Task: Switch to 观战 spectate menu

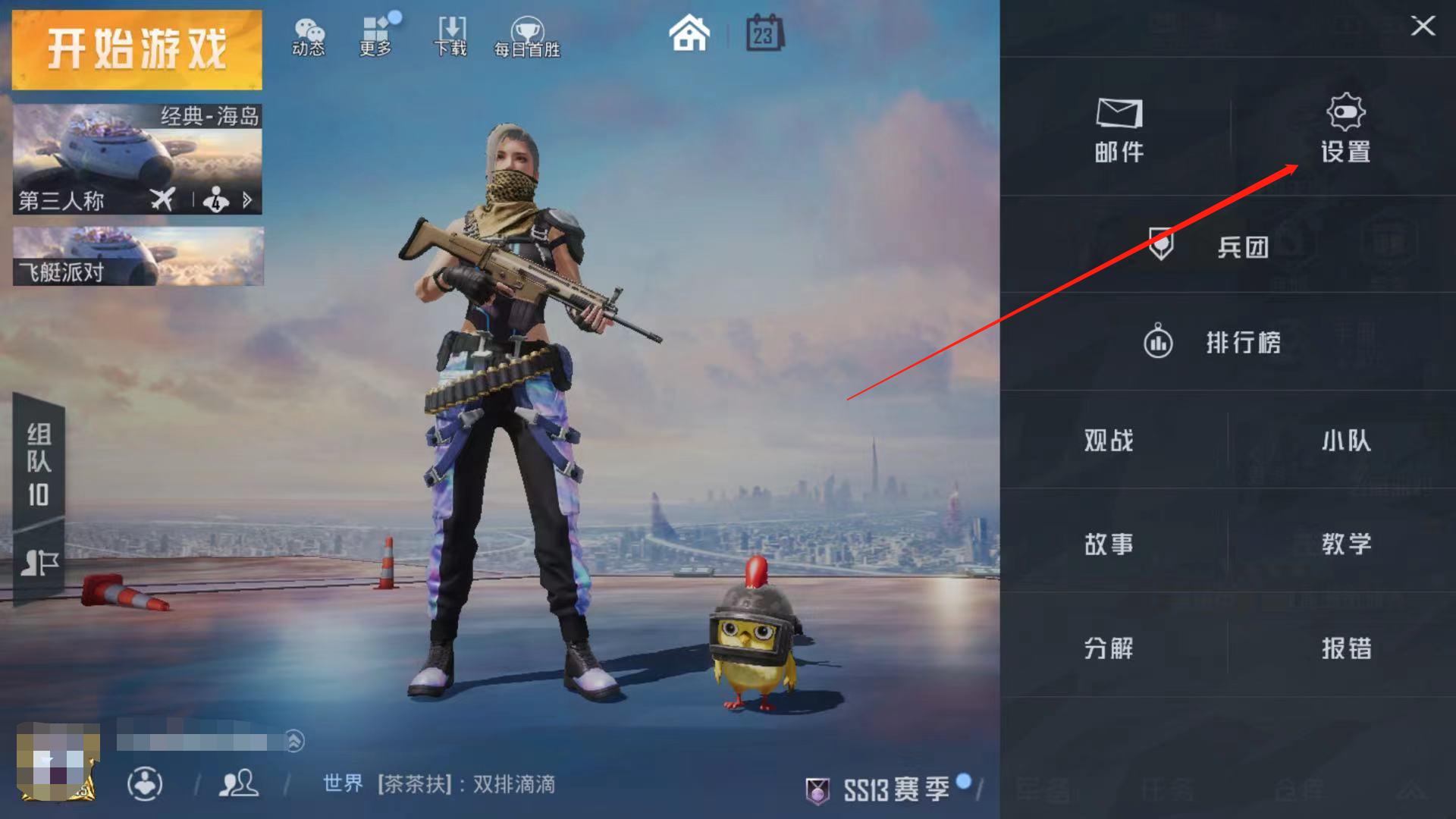Action: pos(1109,441)
